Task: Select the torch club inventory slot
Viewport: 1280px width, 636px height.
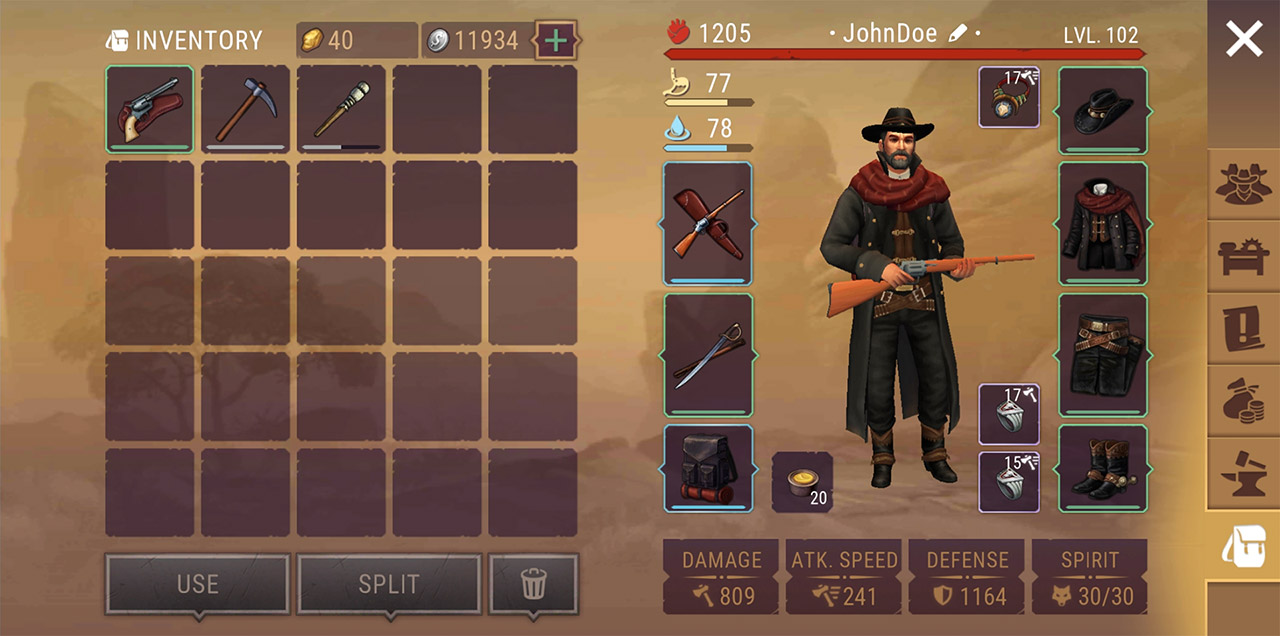Action: (x=341, y=109)
